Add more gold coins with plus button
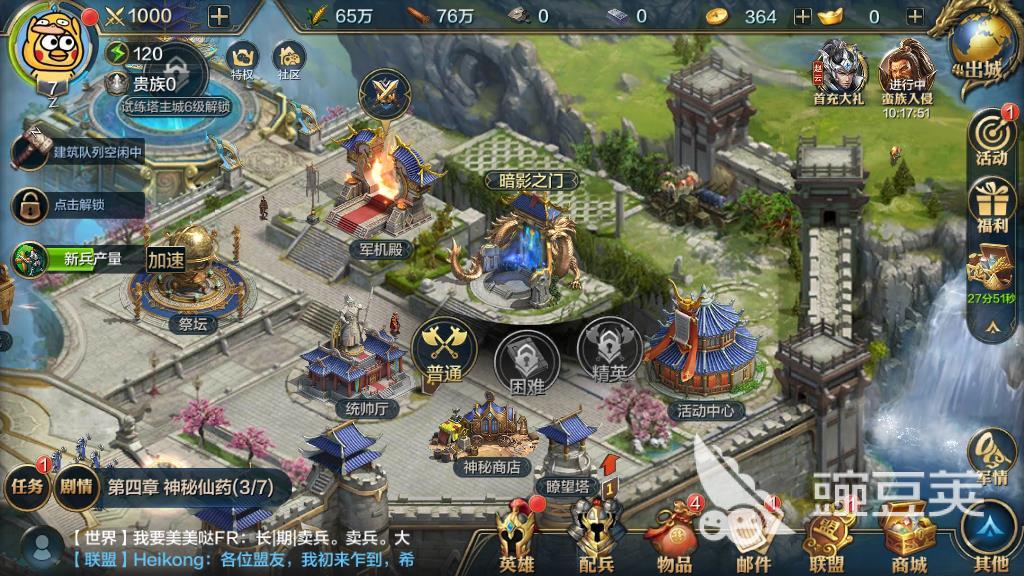This screenshot has height=576, width=1024. click(x=802, y=16)
